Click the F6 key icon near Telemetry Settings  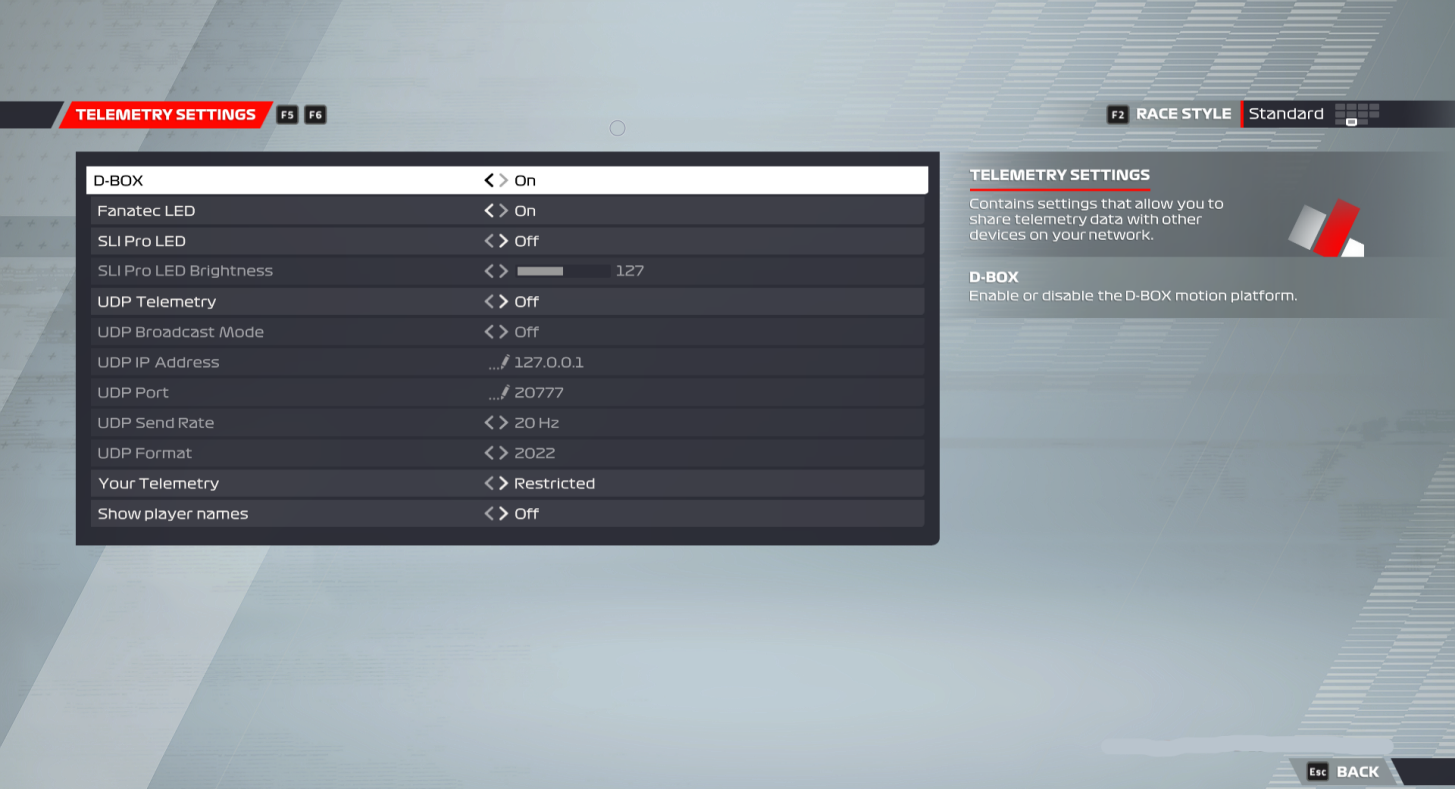tap(314, 114)
